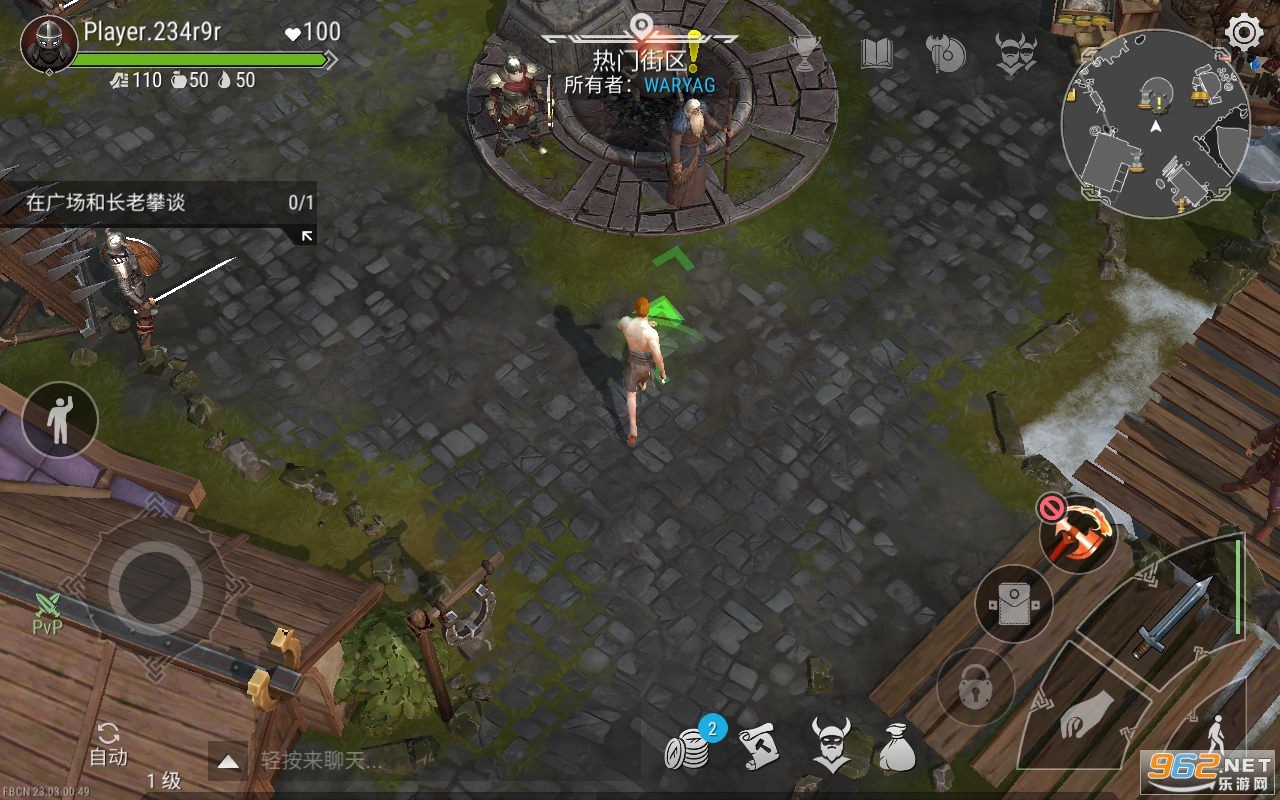Open the sack inventory bag

tap(897, 747)
